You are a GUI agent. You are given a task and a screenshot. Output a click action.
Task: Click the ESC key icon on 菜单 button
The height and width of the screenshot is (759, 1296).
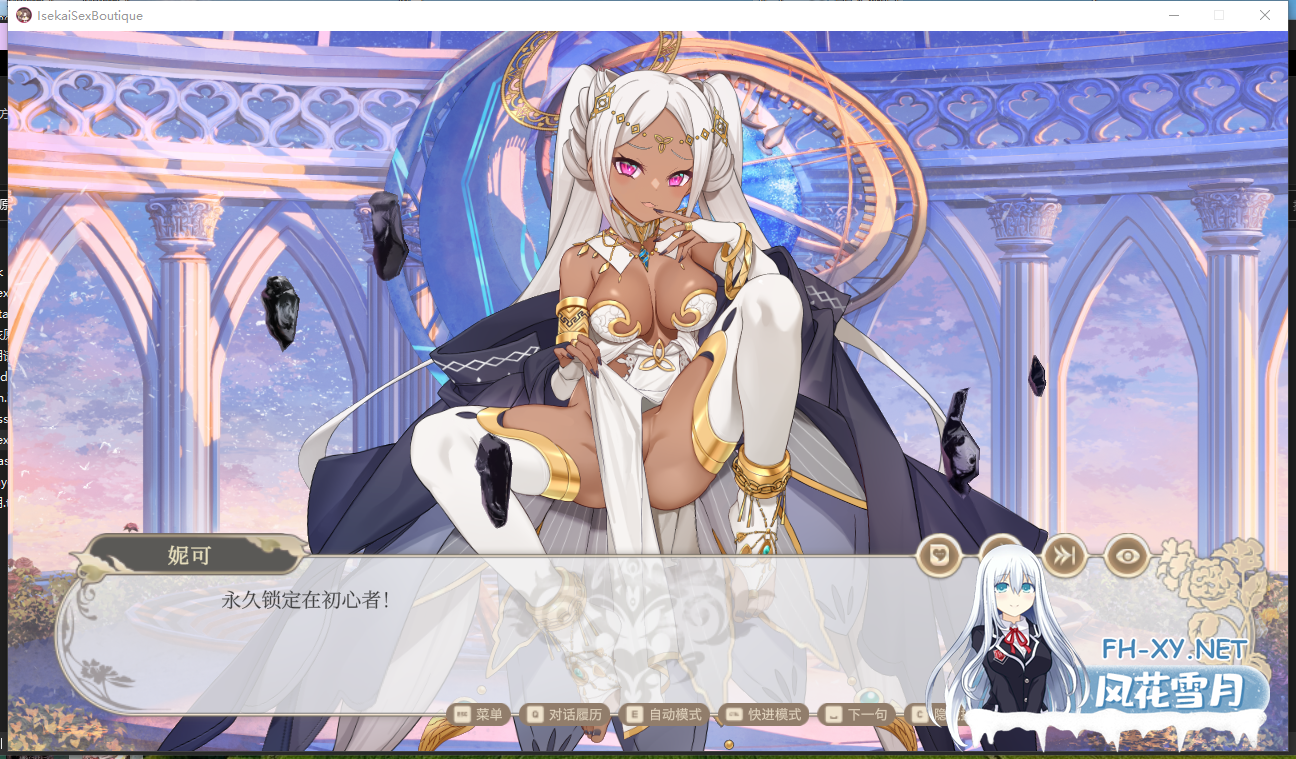461,714
